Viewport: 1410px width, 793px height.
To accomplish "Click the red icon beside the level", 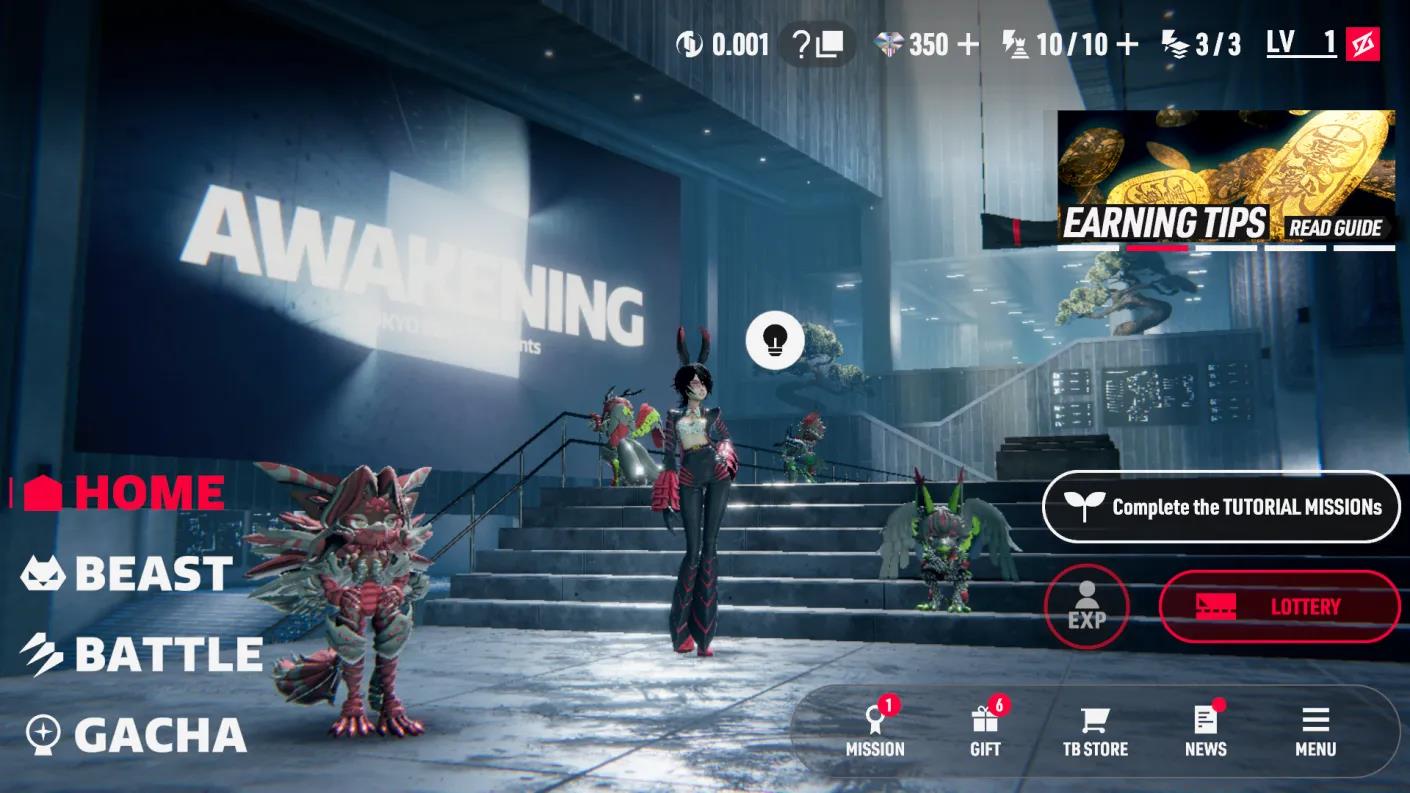I will [1362, 44].
